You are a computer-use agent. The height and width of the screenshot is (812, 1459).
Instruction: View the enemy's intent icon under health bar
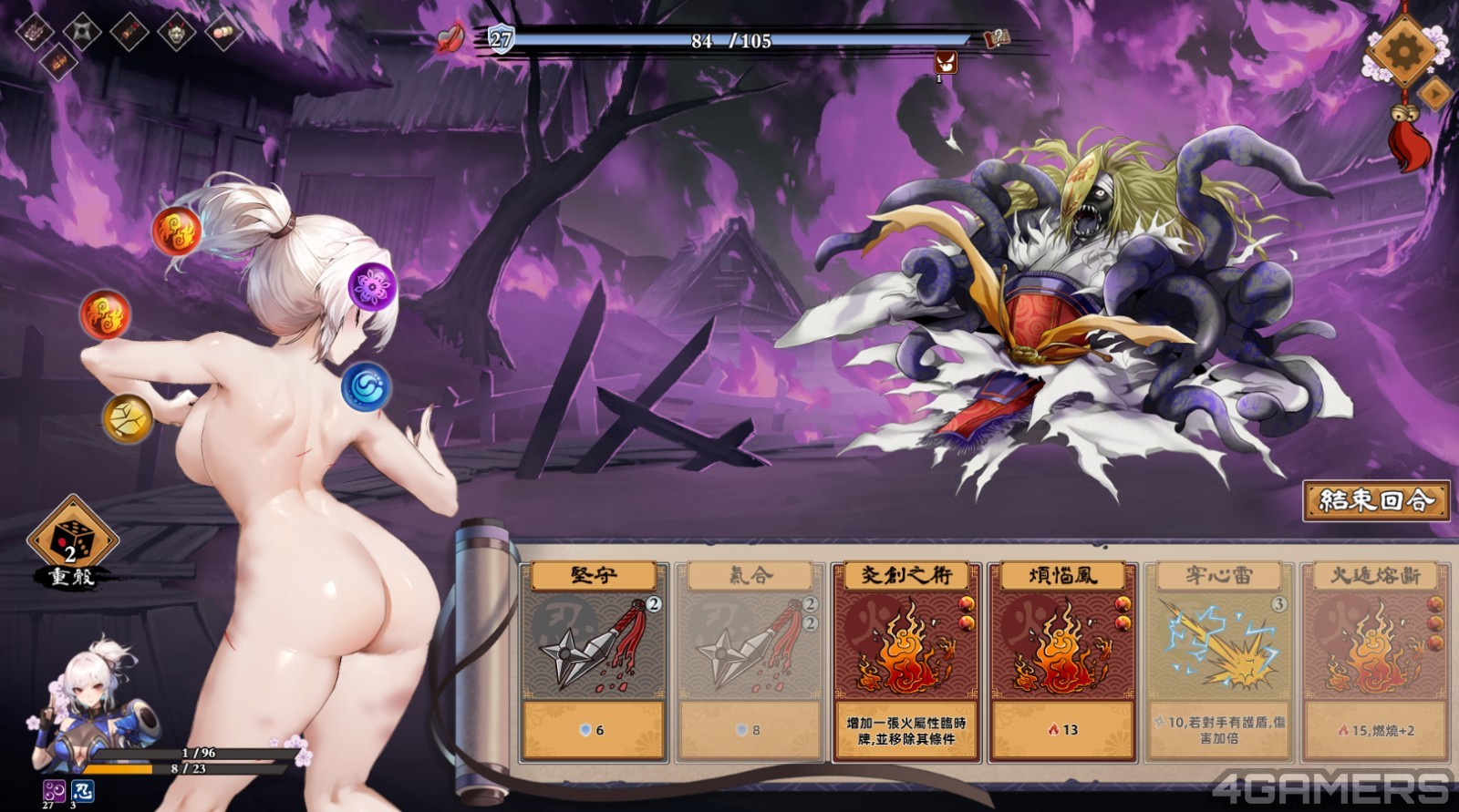tap(946, 63)
